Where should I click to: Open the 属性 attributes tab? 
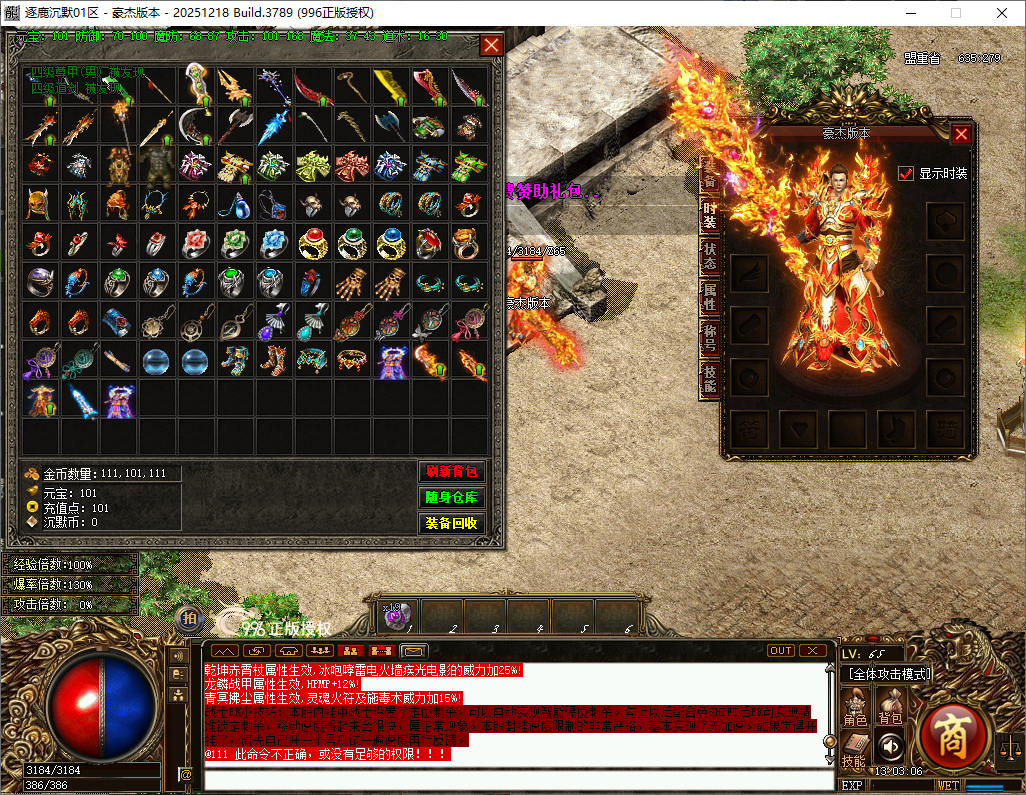tap(709, 296)
